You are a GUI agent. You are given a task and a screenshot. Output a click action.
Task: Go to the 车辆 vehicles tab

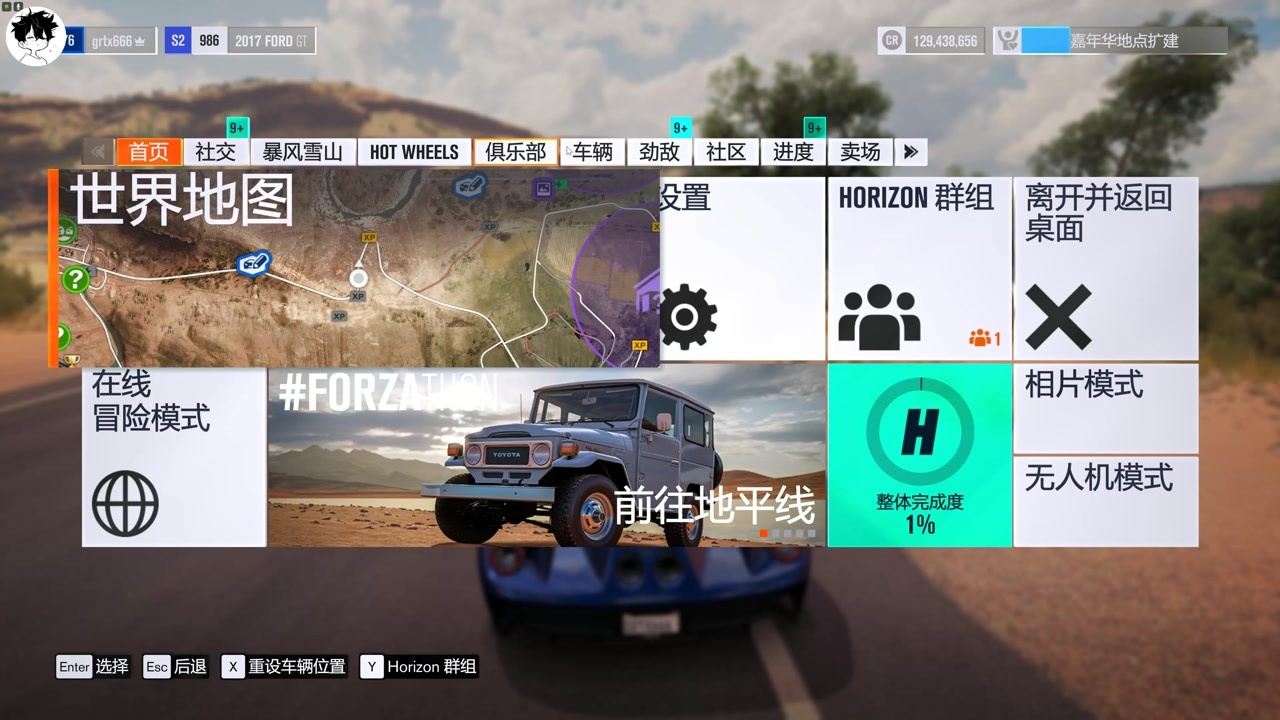[x=592, y=152]
